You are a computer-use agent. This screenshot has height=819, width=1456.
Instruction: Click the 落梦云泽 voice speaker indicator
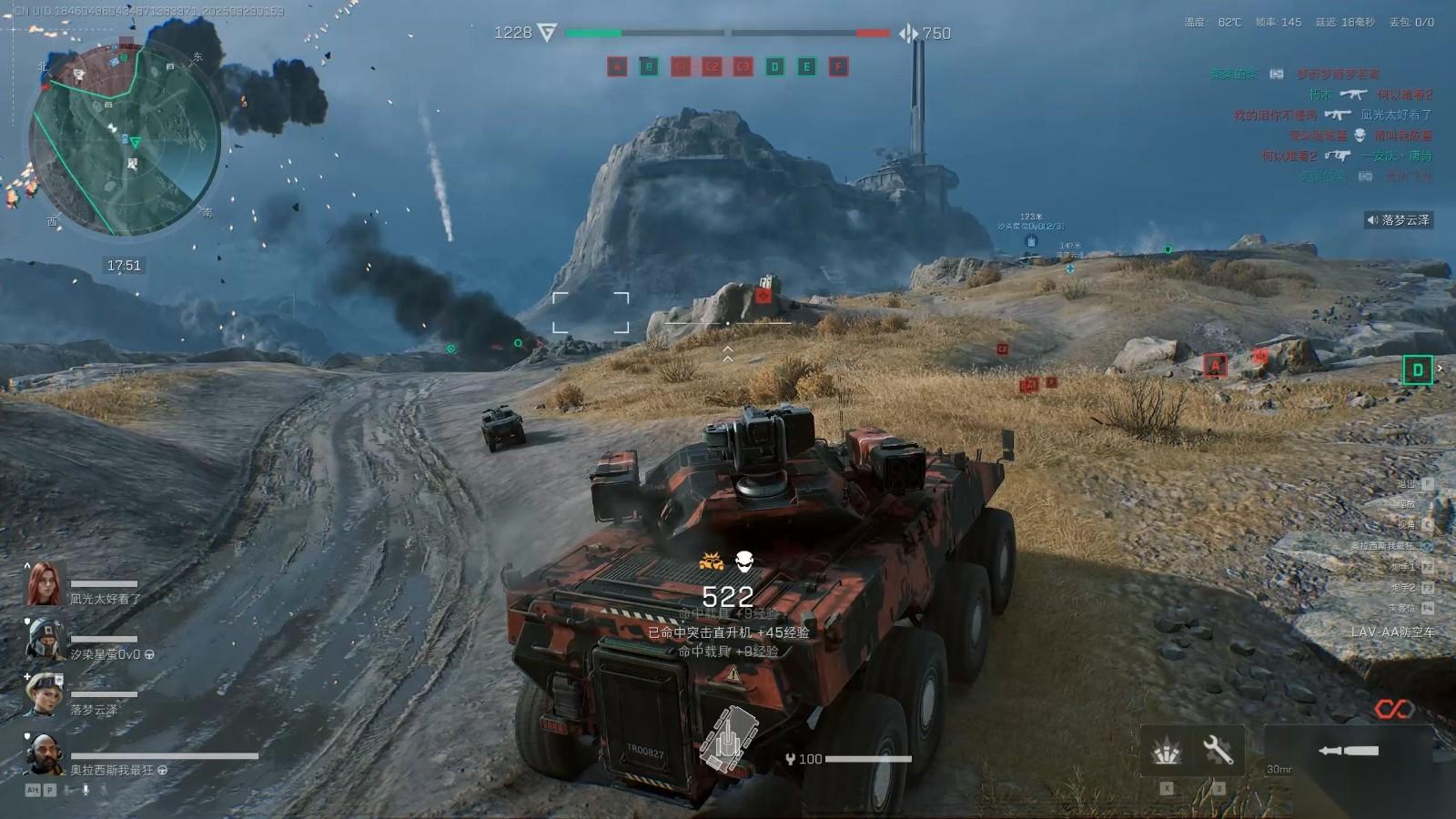pyautogui.click(x=1372, y=220)
